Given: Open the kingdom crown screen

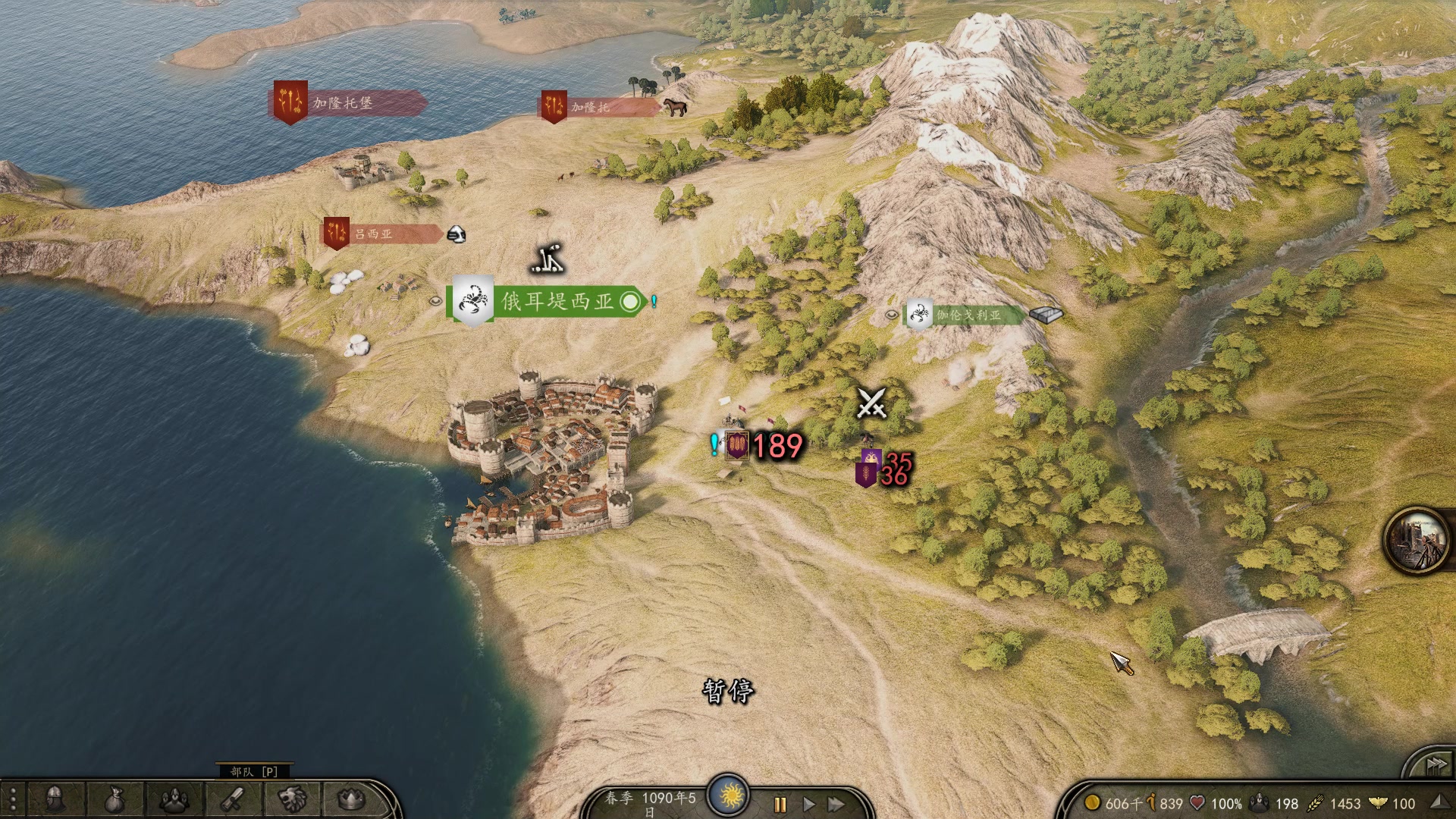Looking at the screenshot, I should [350, 799].
